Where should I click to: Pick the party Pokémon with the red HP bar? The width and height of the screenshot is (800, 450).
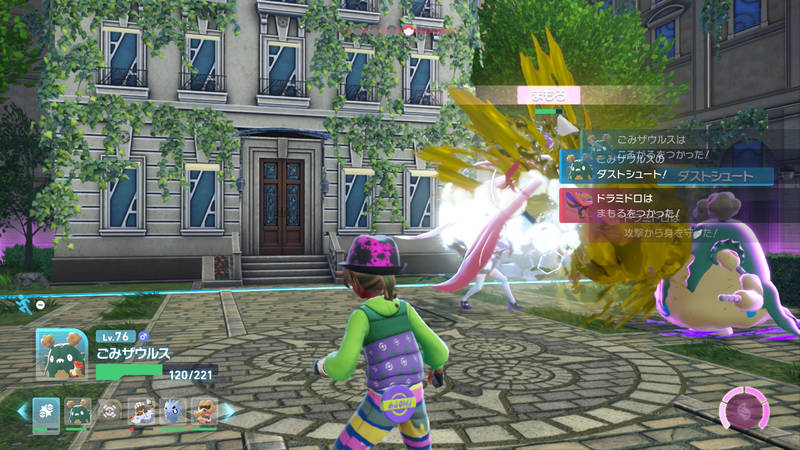(142, 410)
